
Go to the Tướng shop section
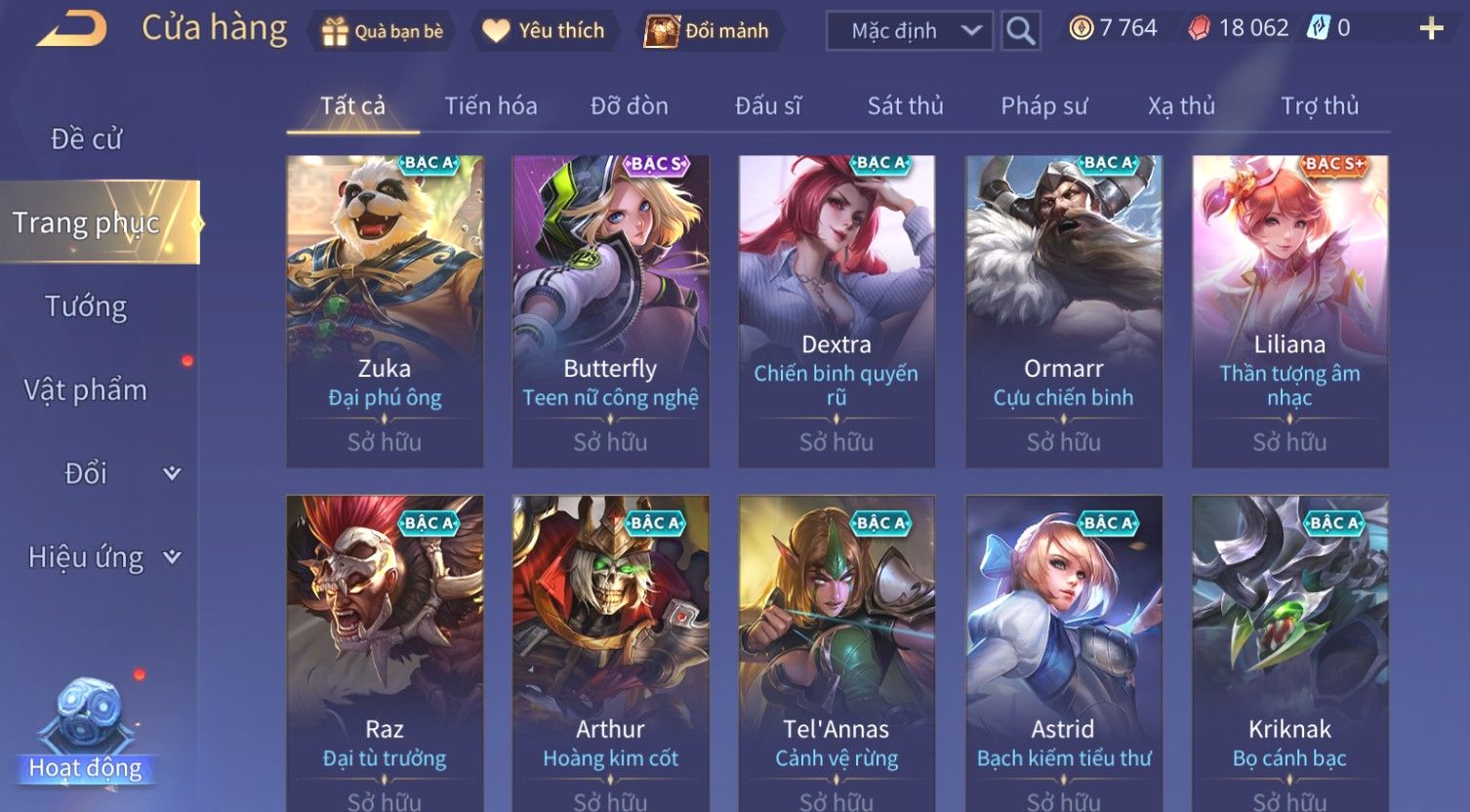[x=86, y=306]
